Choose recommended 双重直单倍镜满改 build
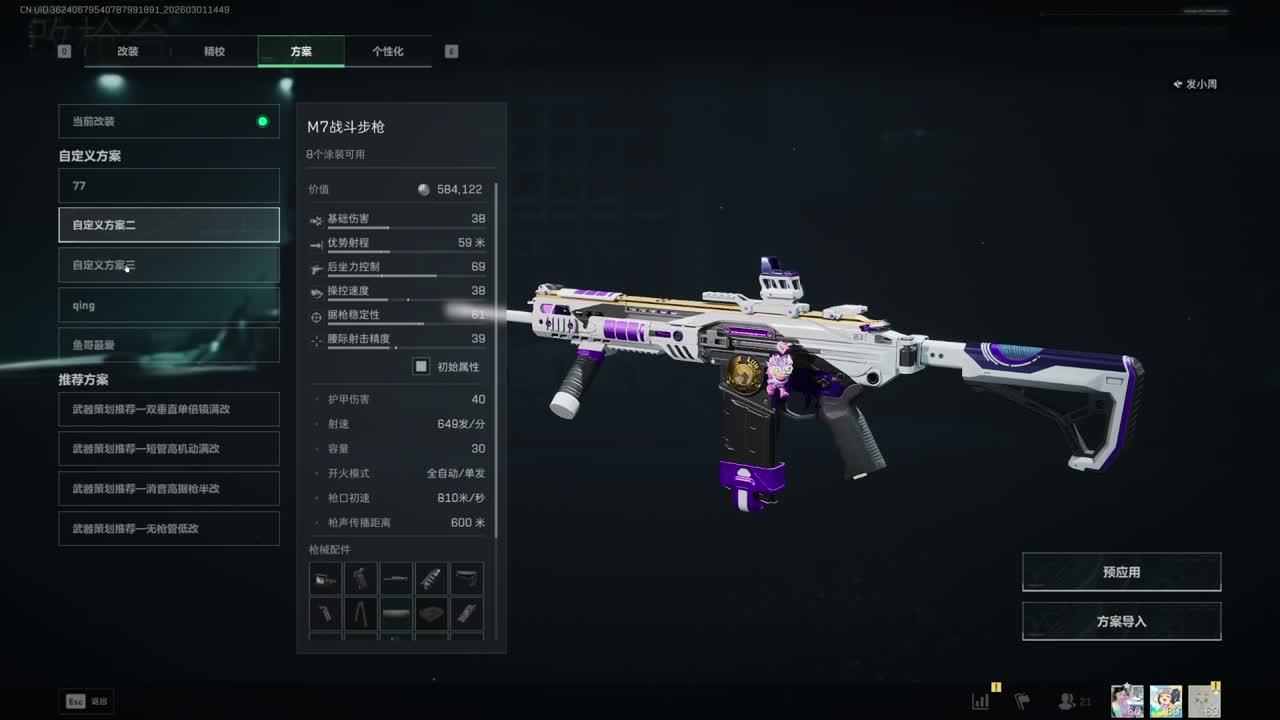Image resolution: width=1280 pixels, height=720 pixels. click(x=169, y=409)
